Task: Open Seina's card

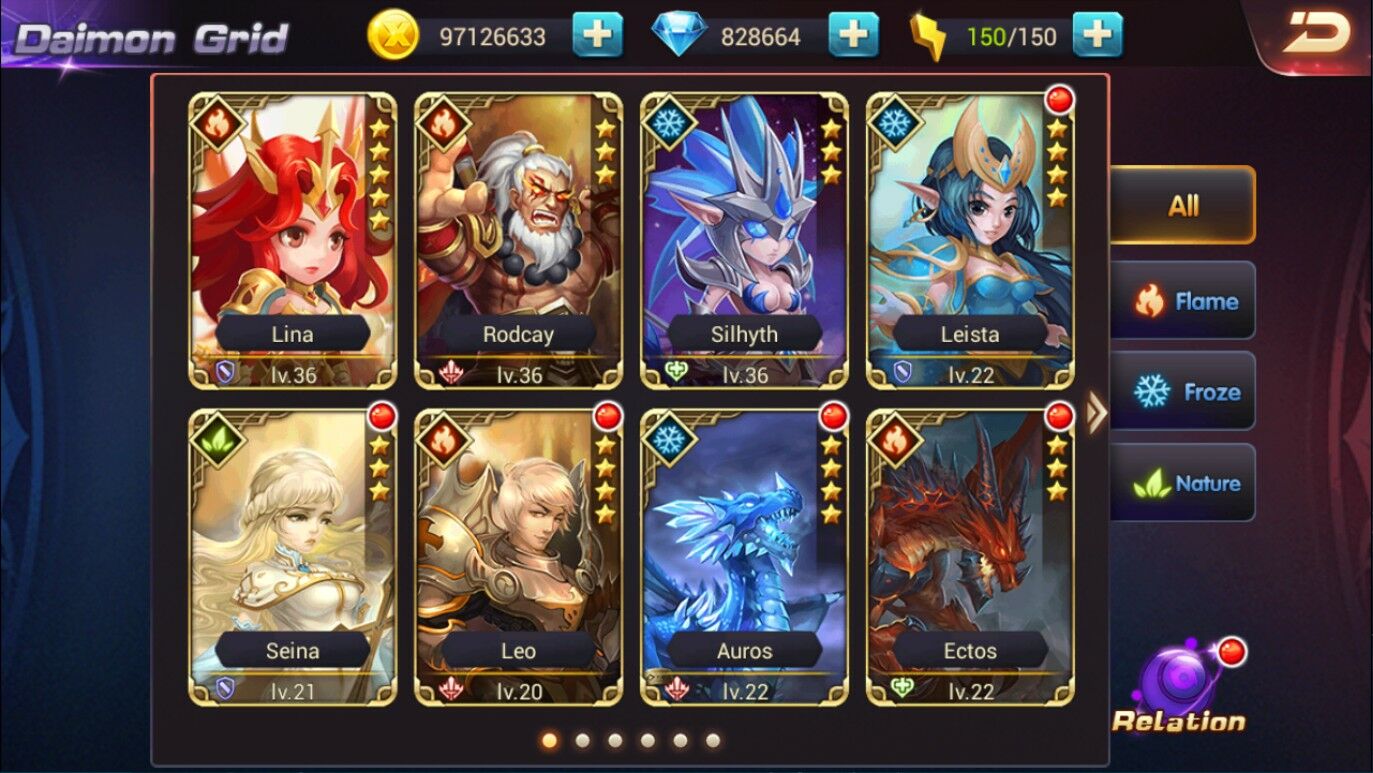Action: [292, 556]
